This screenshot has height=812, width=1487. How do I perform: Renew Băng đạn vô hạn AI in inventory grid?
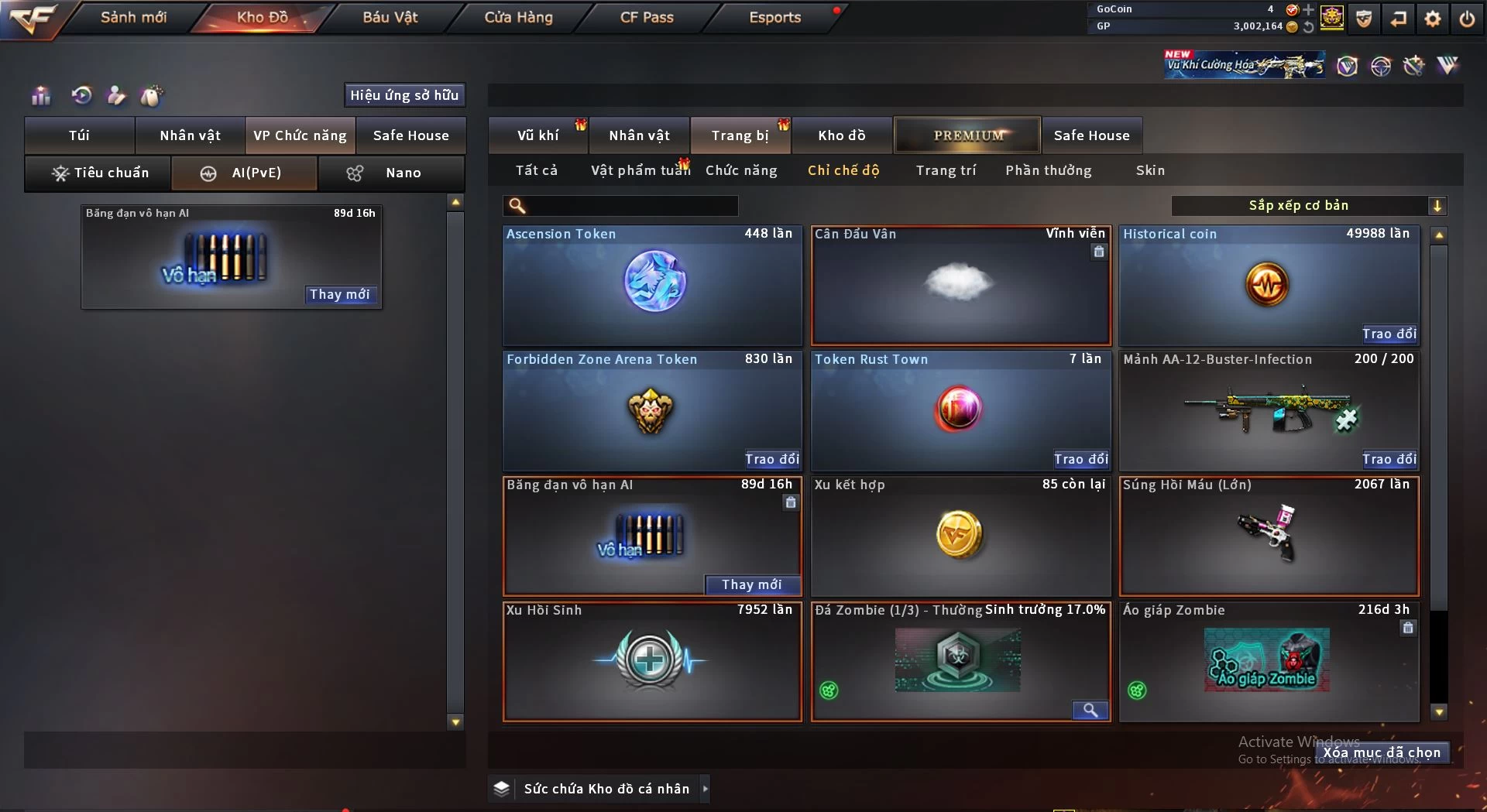751,584
